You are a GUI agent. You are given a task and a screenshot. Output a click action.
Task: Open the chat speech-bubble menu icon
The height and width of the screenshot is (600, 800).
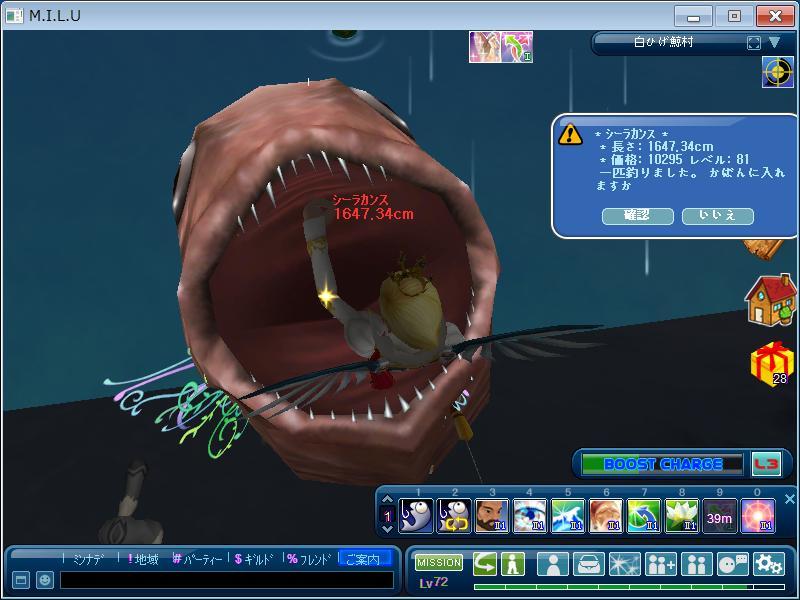point(733,564)
